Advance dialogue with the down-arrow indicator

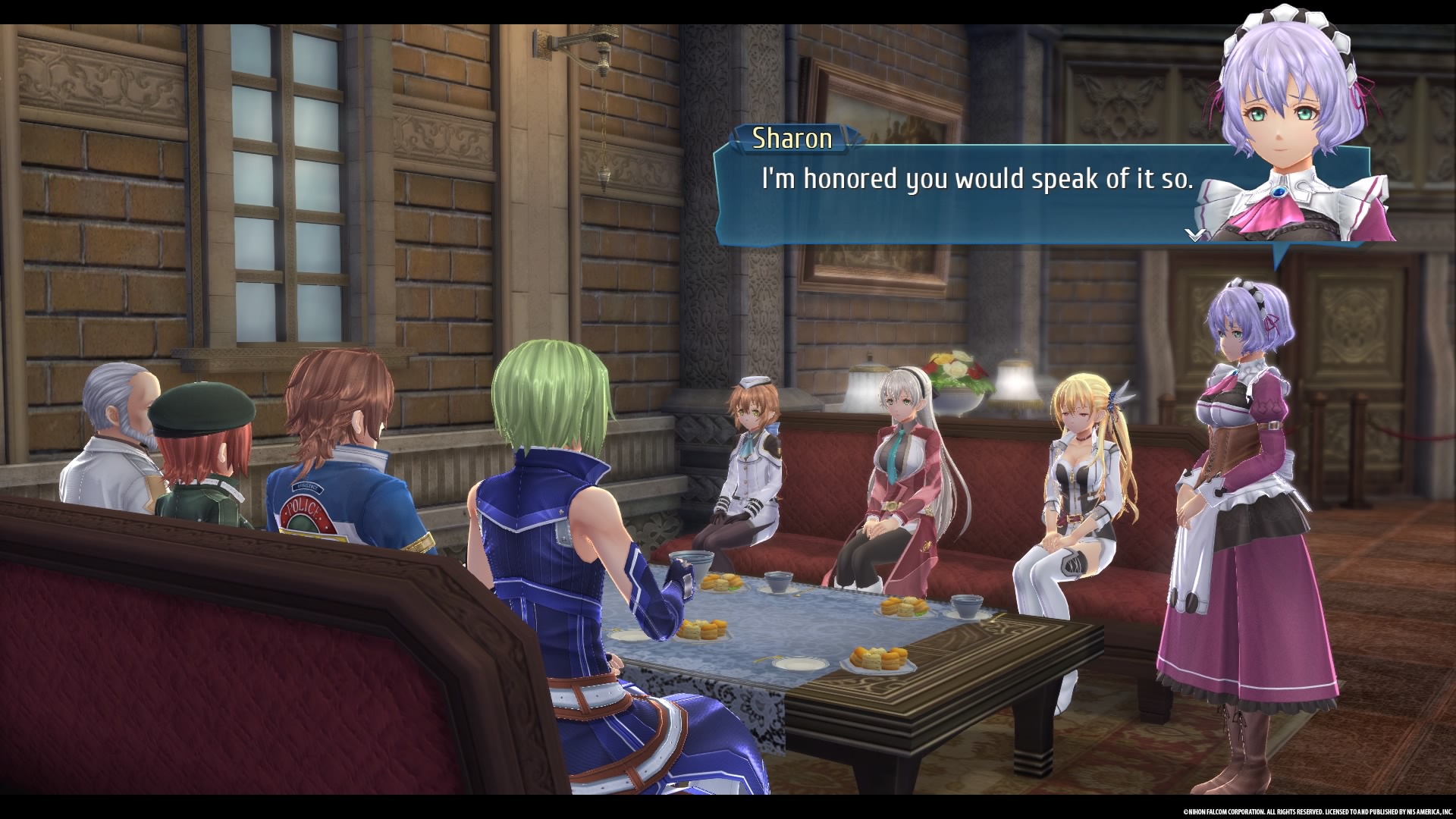pyautogui.click(x=1195, y=234)
